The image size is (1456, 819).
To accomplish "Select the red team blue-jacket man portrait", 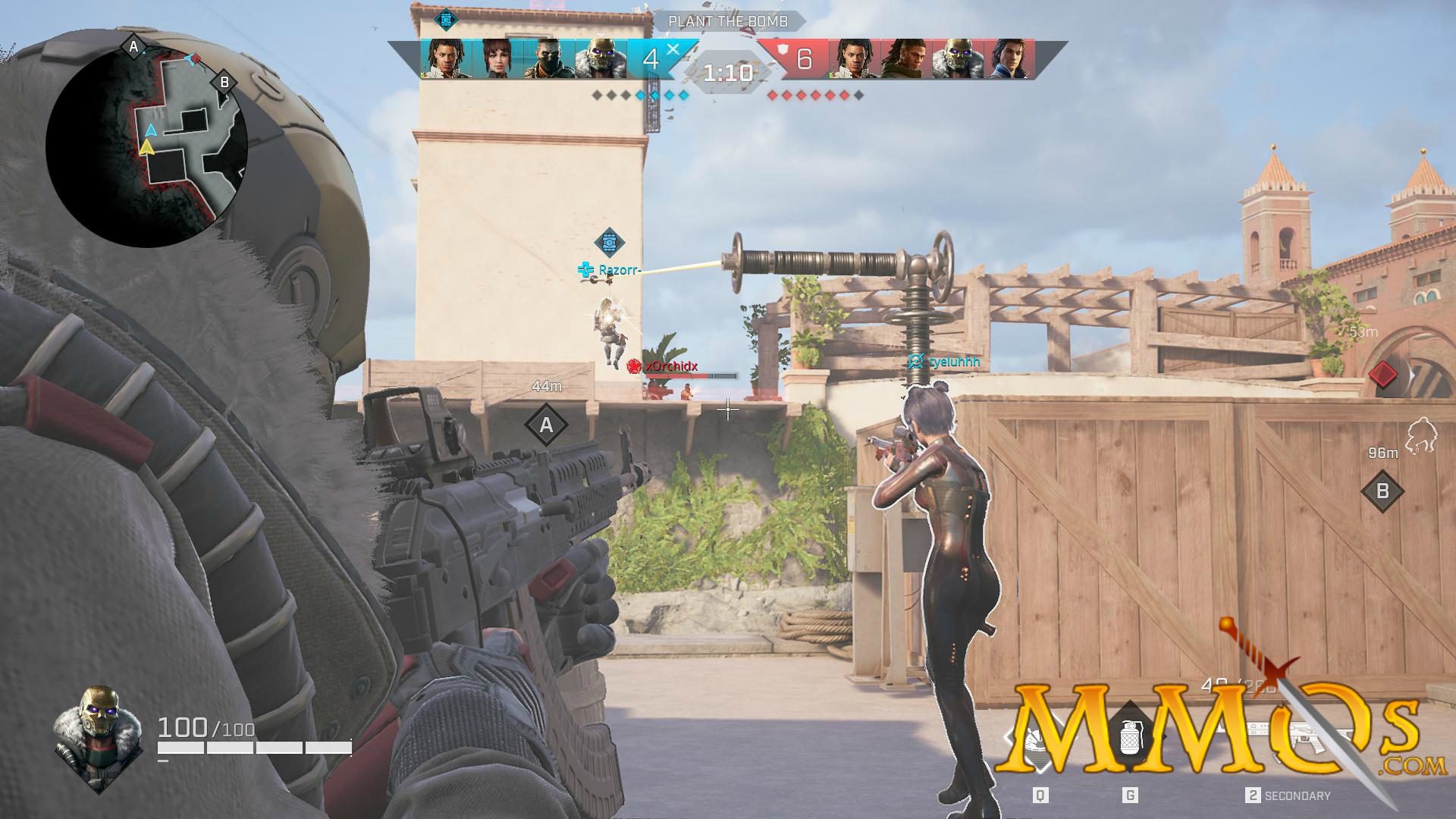I will click(1009, 59).
